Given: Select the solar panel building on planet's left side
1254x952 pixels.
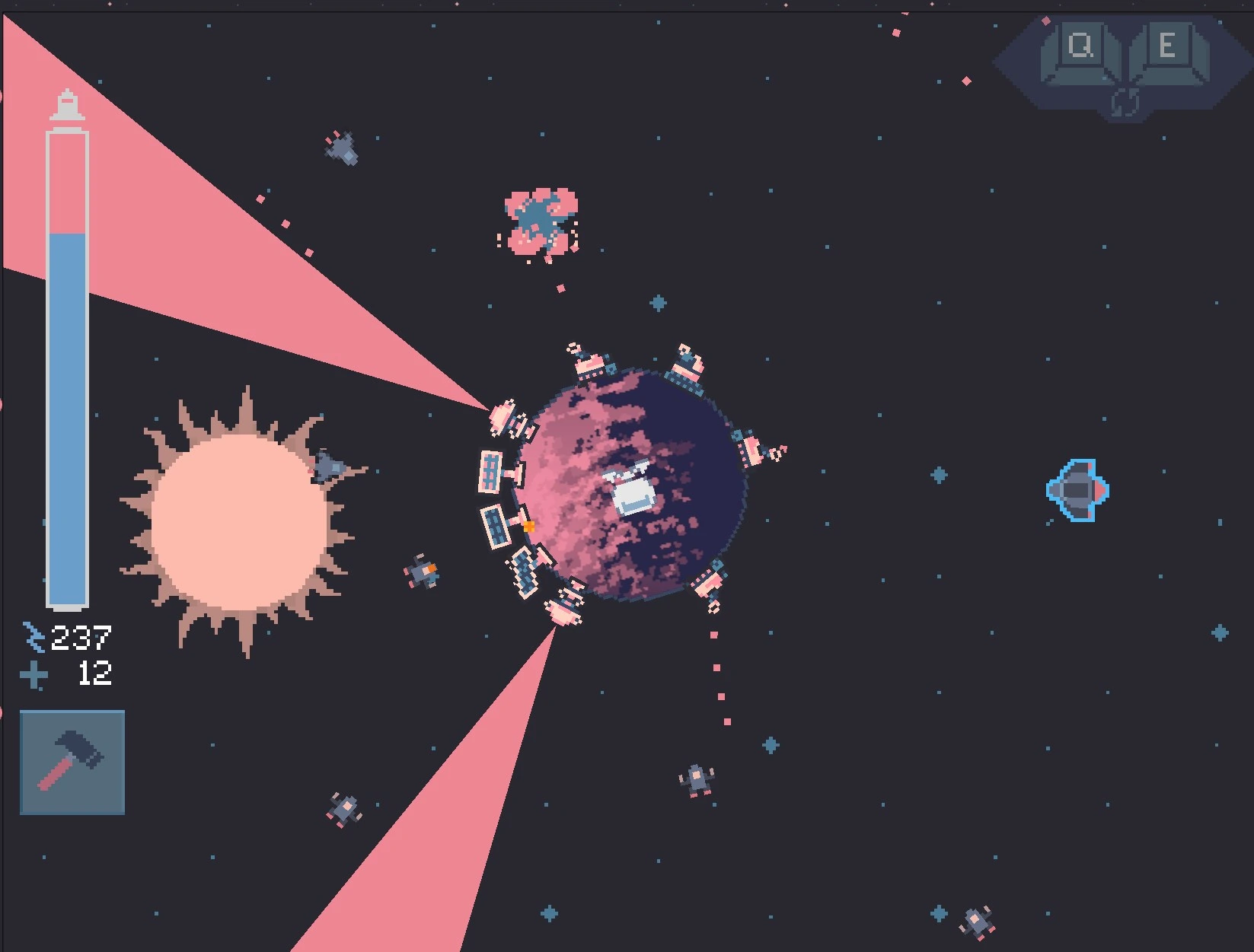Looking at the screenshot, I should pos(490,472).
